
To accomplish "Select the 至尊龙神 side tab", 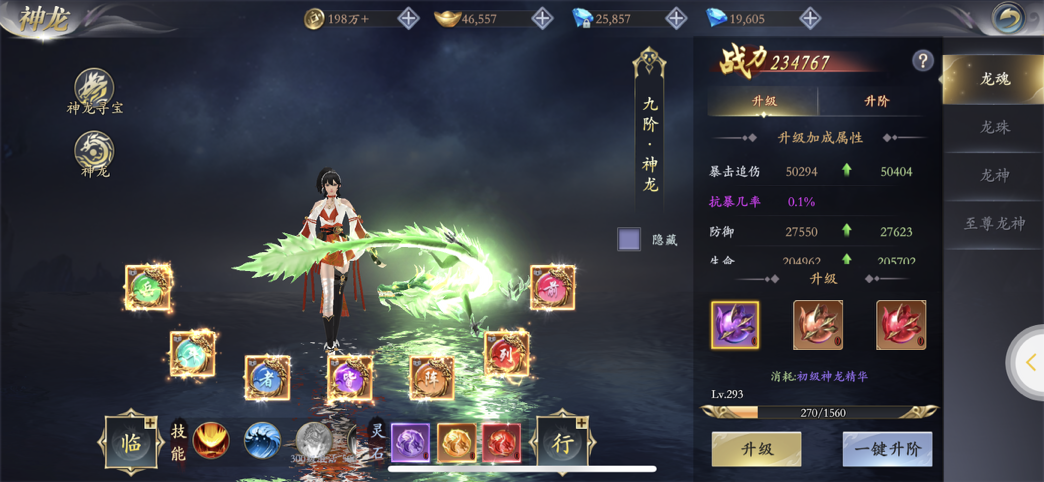I will 994,223.
